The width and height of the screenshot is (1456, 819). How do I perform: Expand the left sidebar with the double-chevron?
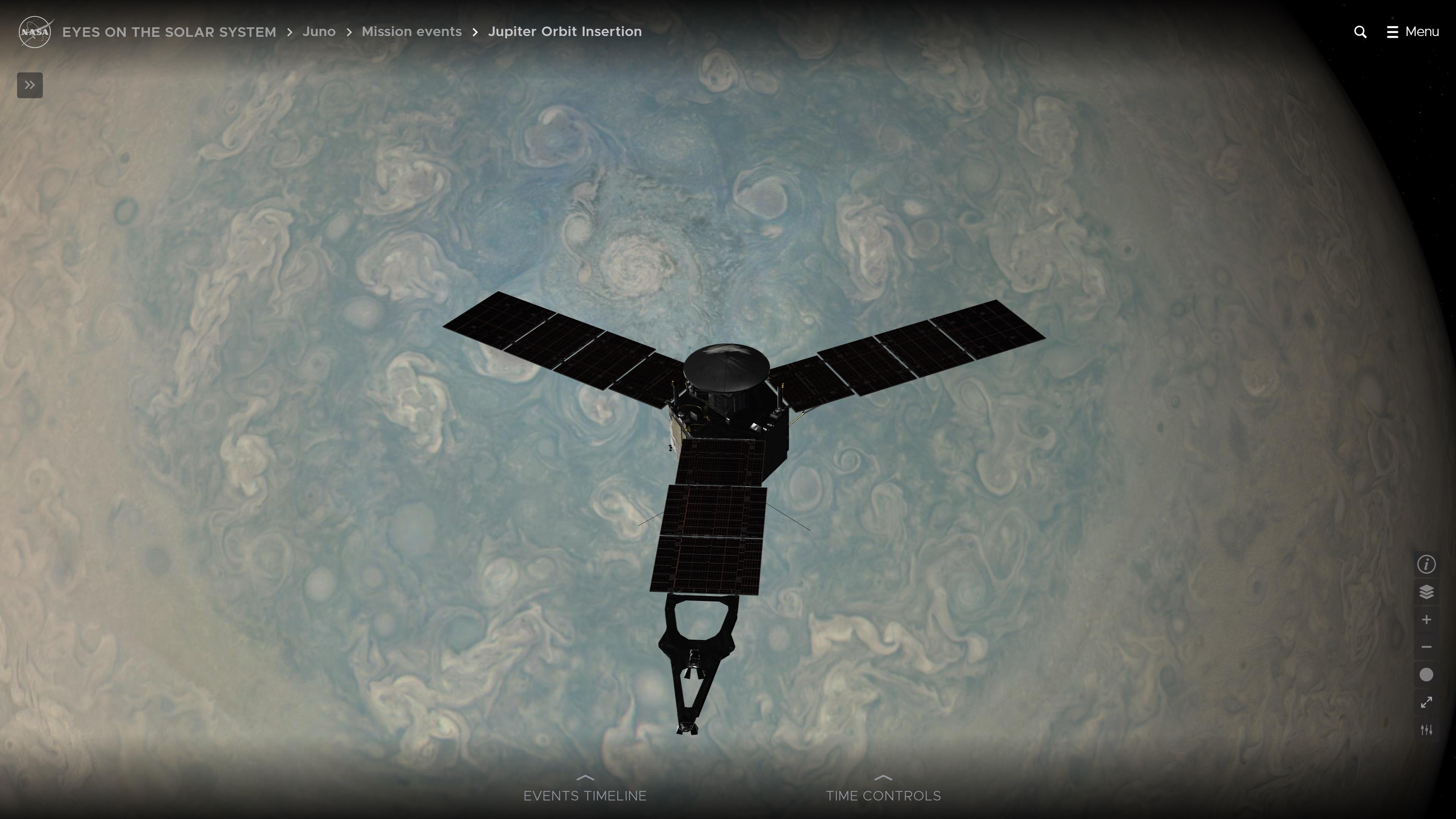click(30, 85)
